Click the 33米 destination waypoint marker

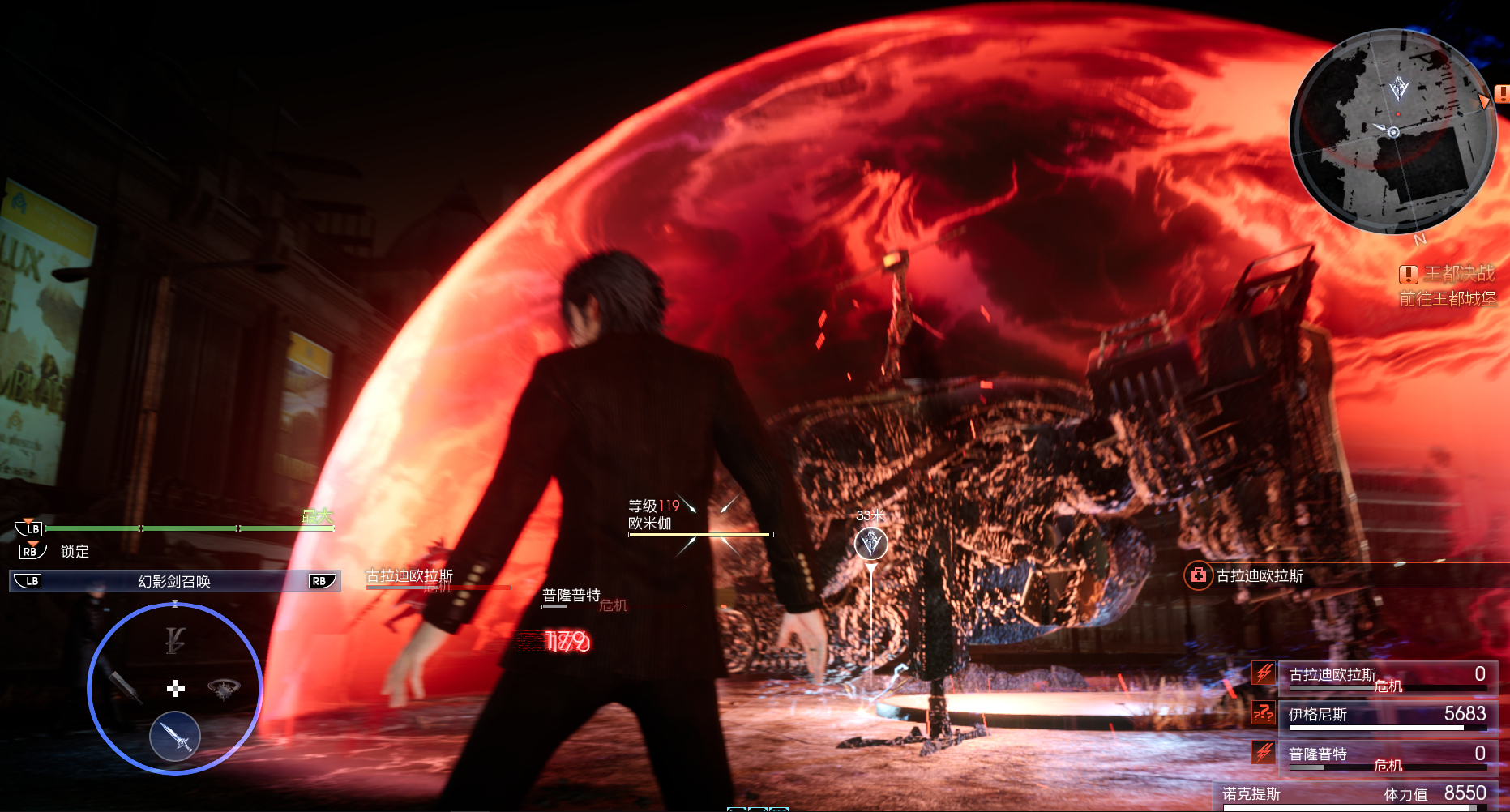point(871,543)
